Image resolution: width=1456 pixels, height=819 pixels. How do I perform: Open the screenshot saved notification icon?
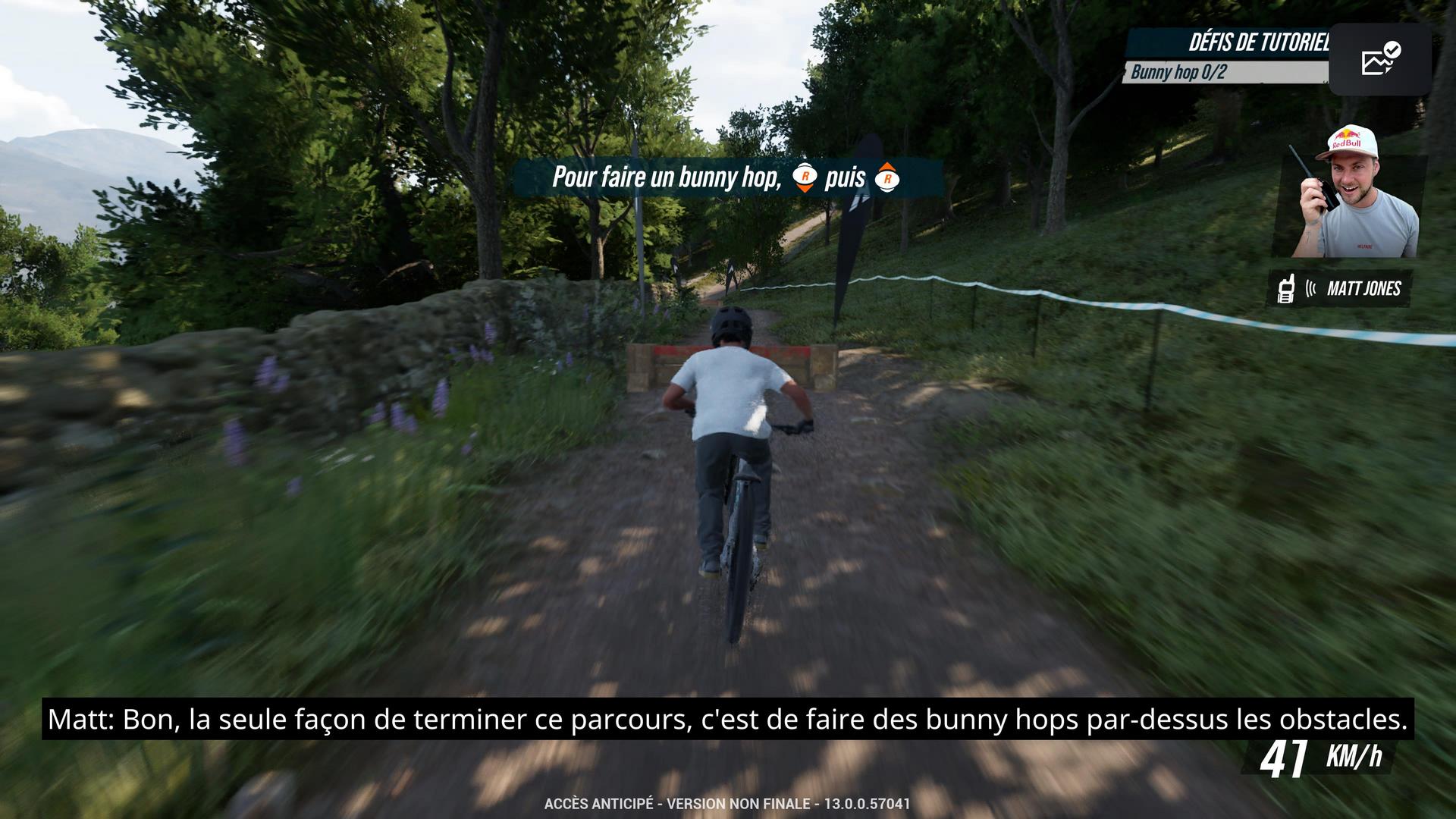coord(1380,59)
